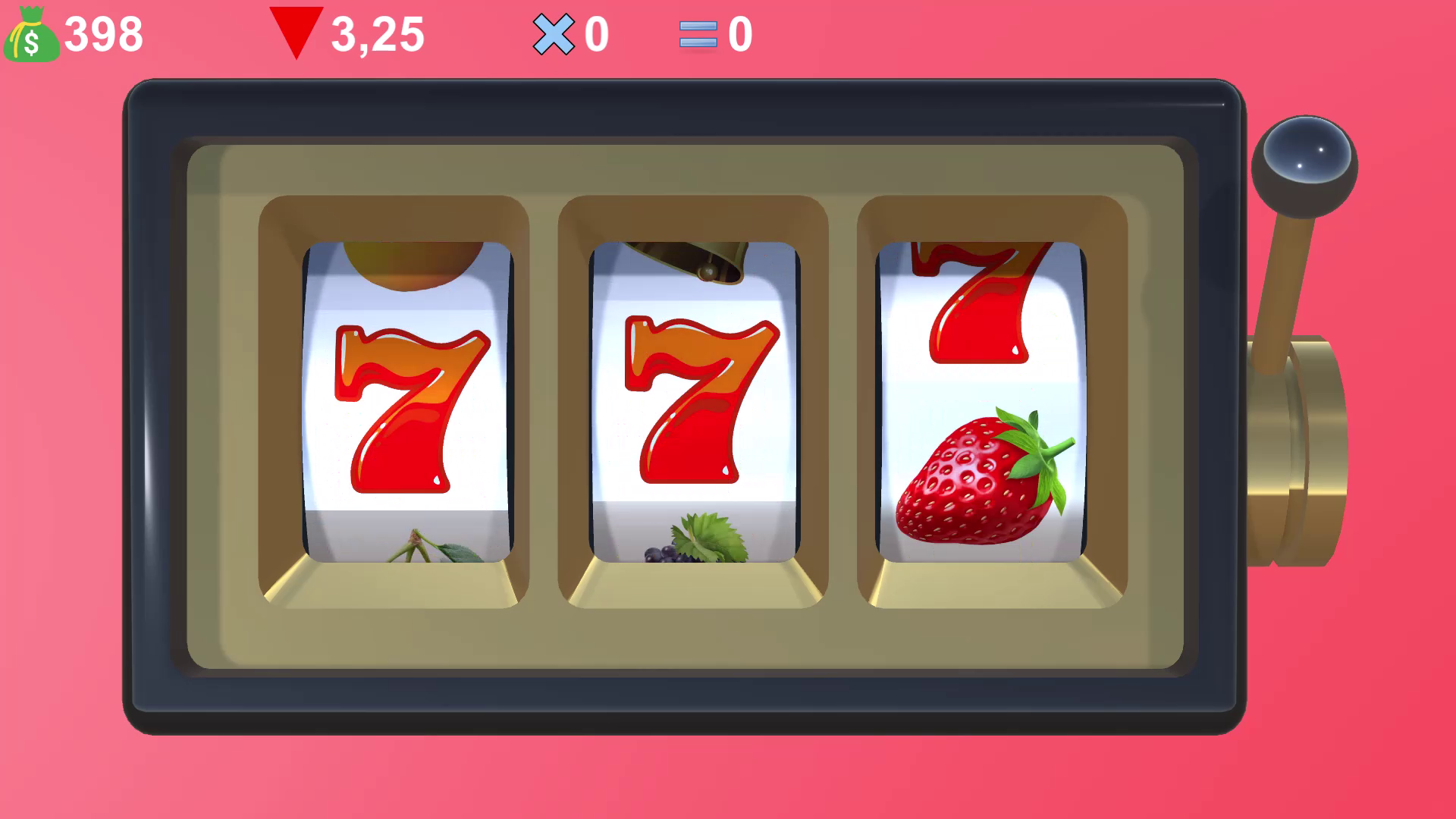Click the bet value 3,25
Viewport: 1456px width, 819px height.
point(378,33)
